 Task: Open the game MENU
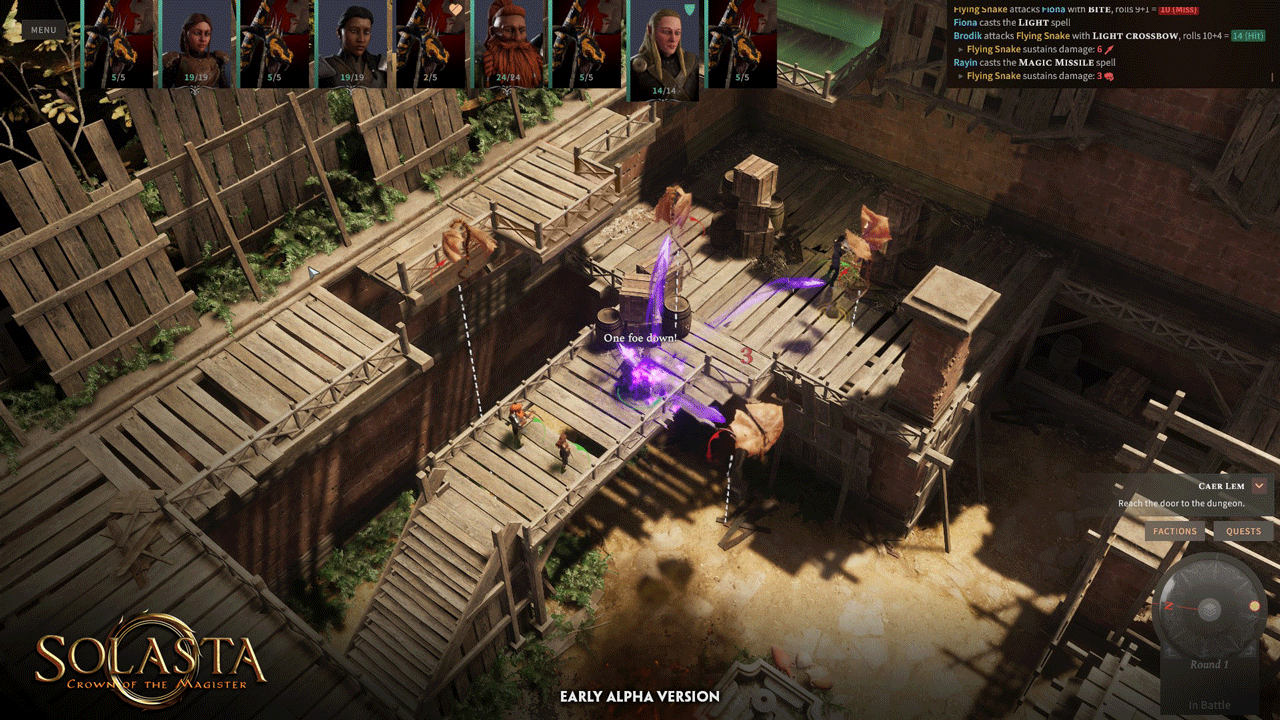click(x=43, y=30)
